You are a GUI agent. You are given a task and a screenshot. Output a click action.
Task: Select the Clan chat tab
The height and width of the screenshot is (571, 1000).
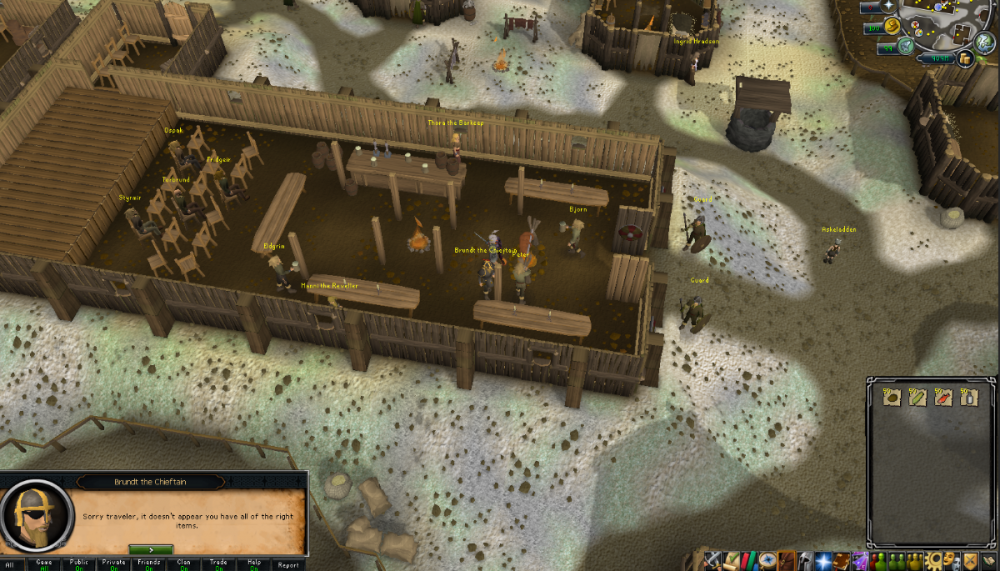(184, 565)
